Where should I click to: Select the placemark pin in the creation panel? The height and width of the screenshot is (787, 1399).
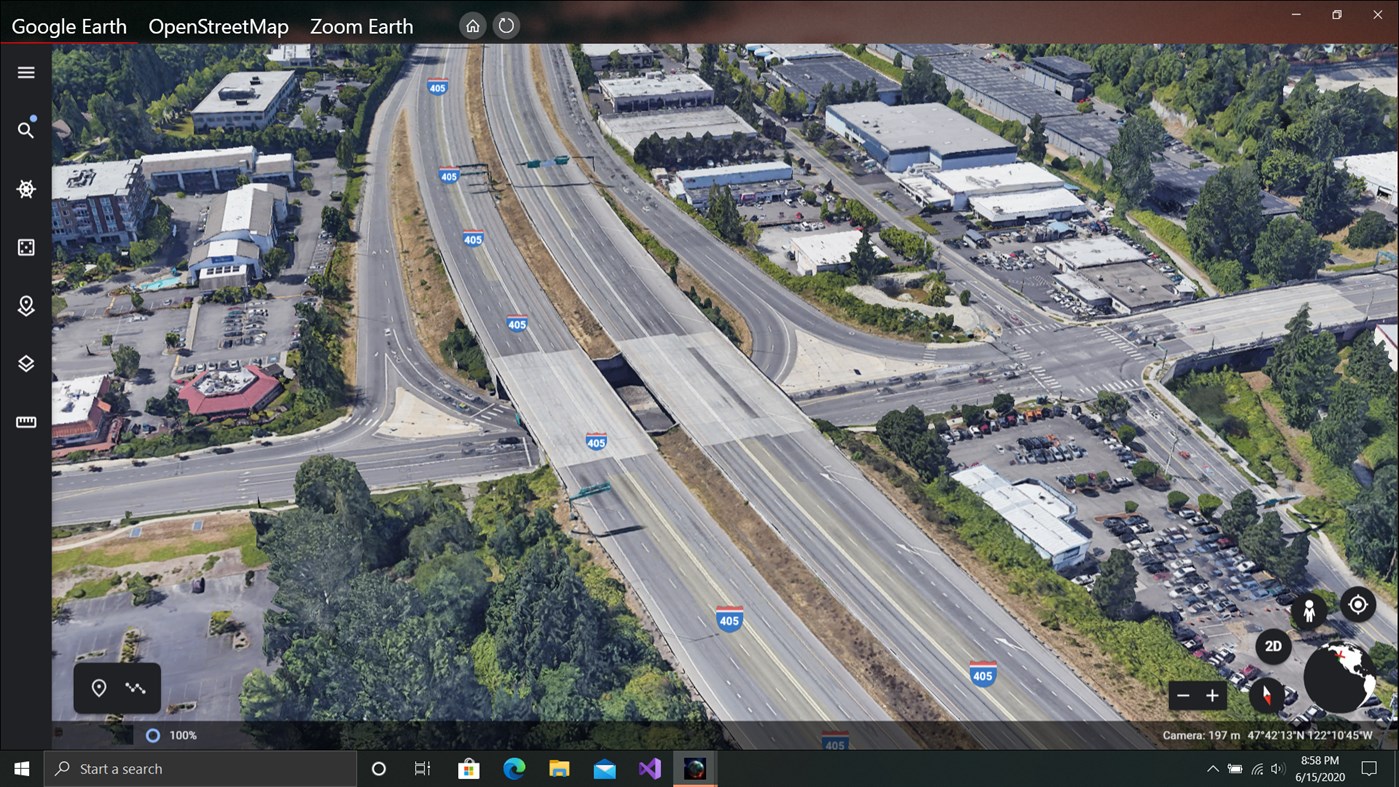(98, 688)
